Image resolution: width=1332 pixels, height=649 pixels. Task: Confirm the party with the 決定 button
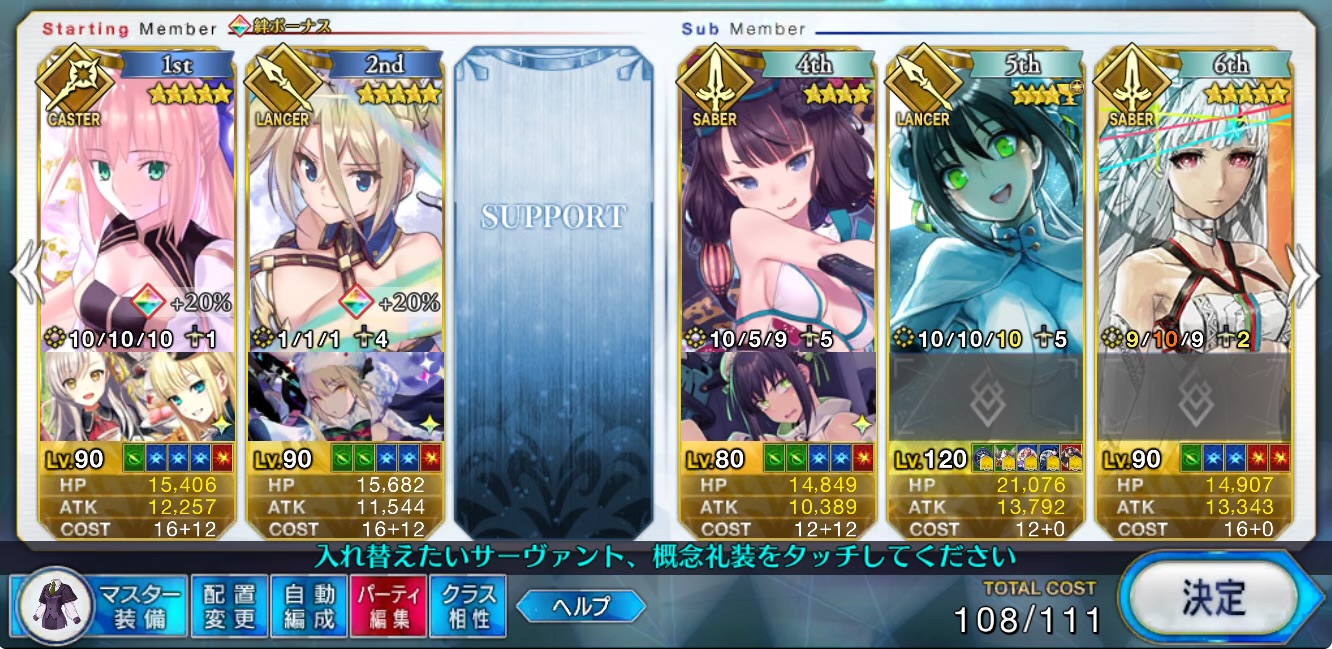click(1216, 598)
